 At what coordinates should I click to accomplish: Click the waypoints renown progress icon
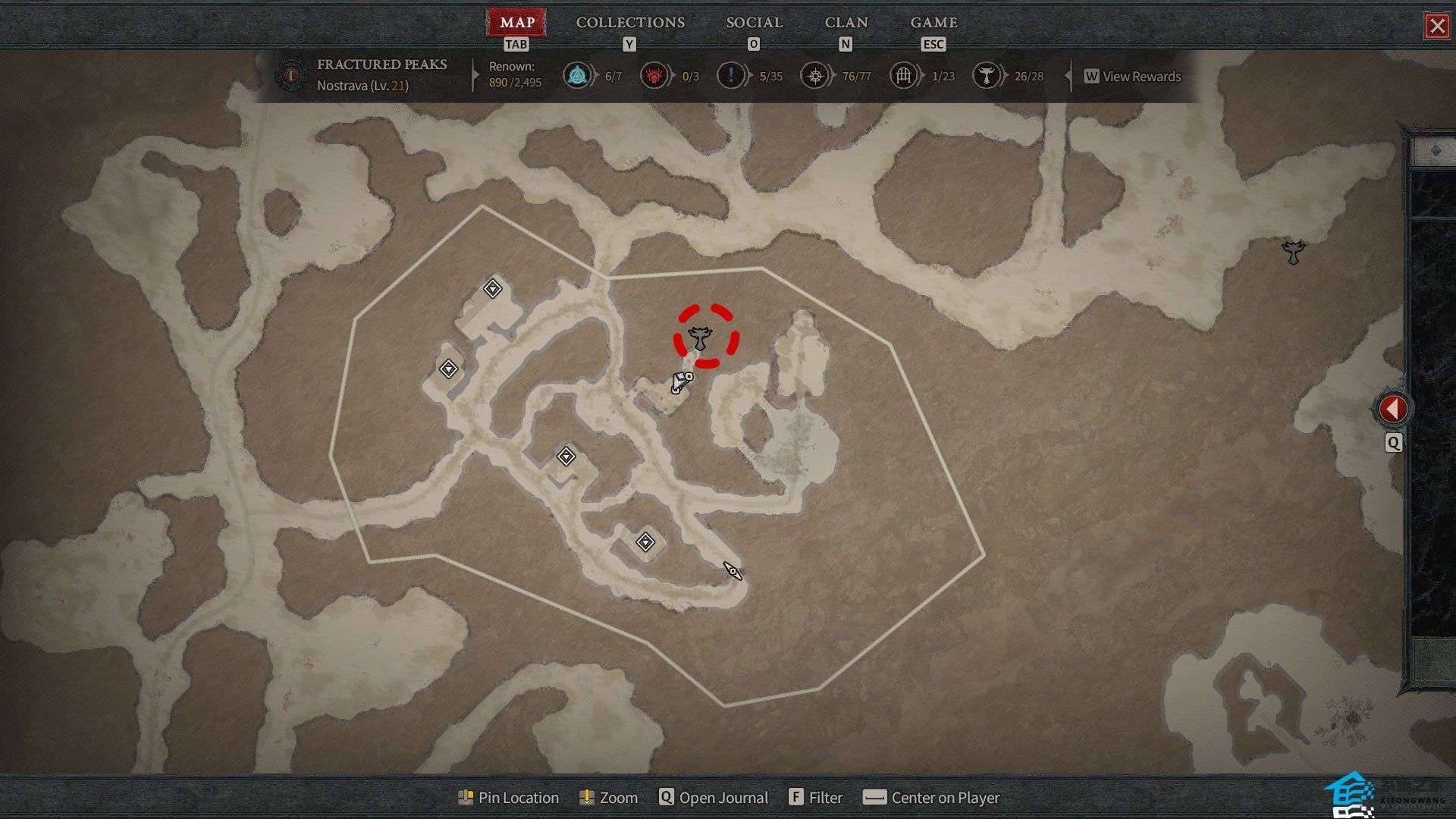click(576, 76)
